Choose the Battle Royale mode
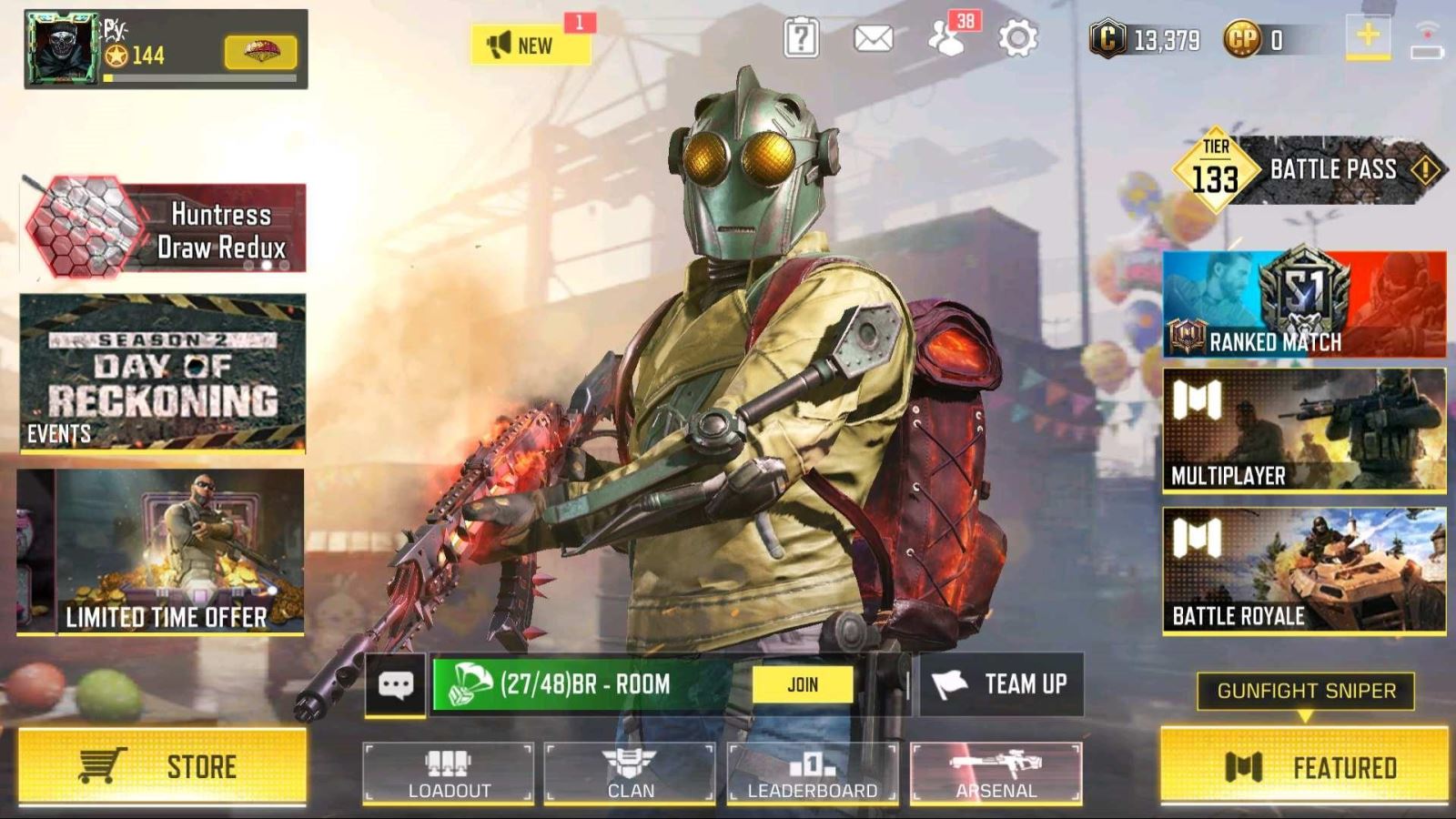 point(1303,570)
